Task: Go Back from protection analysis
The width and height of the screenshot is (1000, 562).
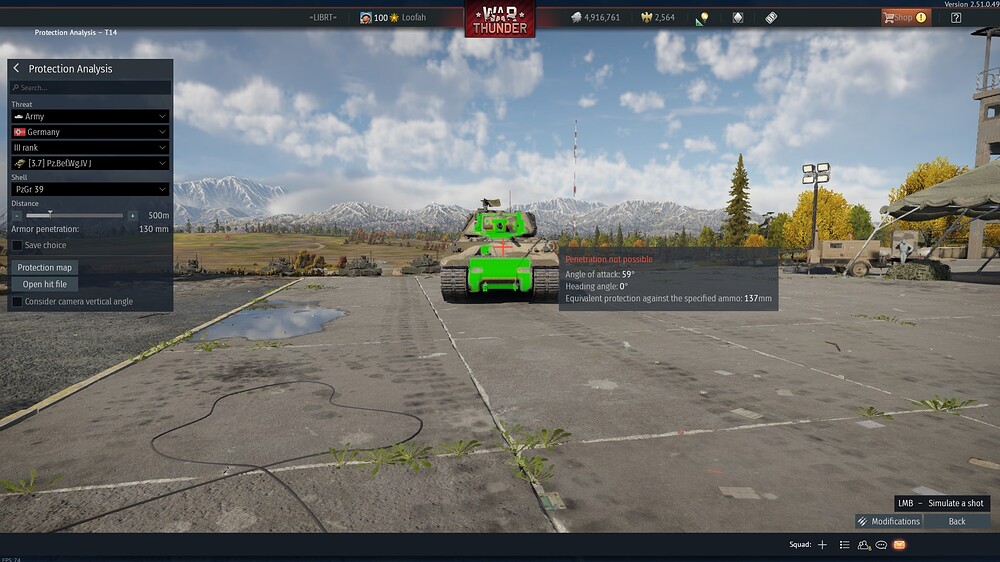Action: pyautogui.click(x=957, y=521)
